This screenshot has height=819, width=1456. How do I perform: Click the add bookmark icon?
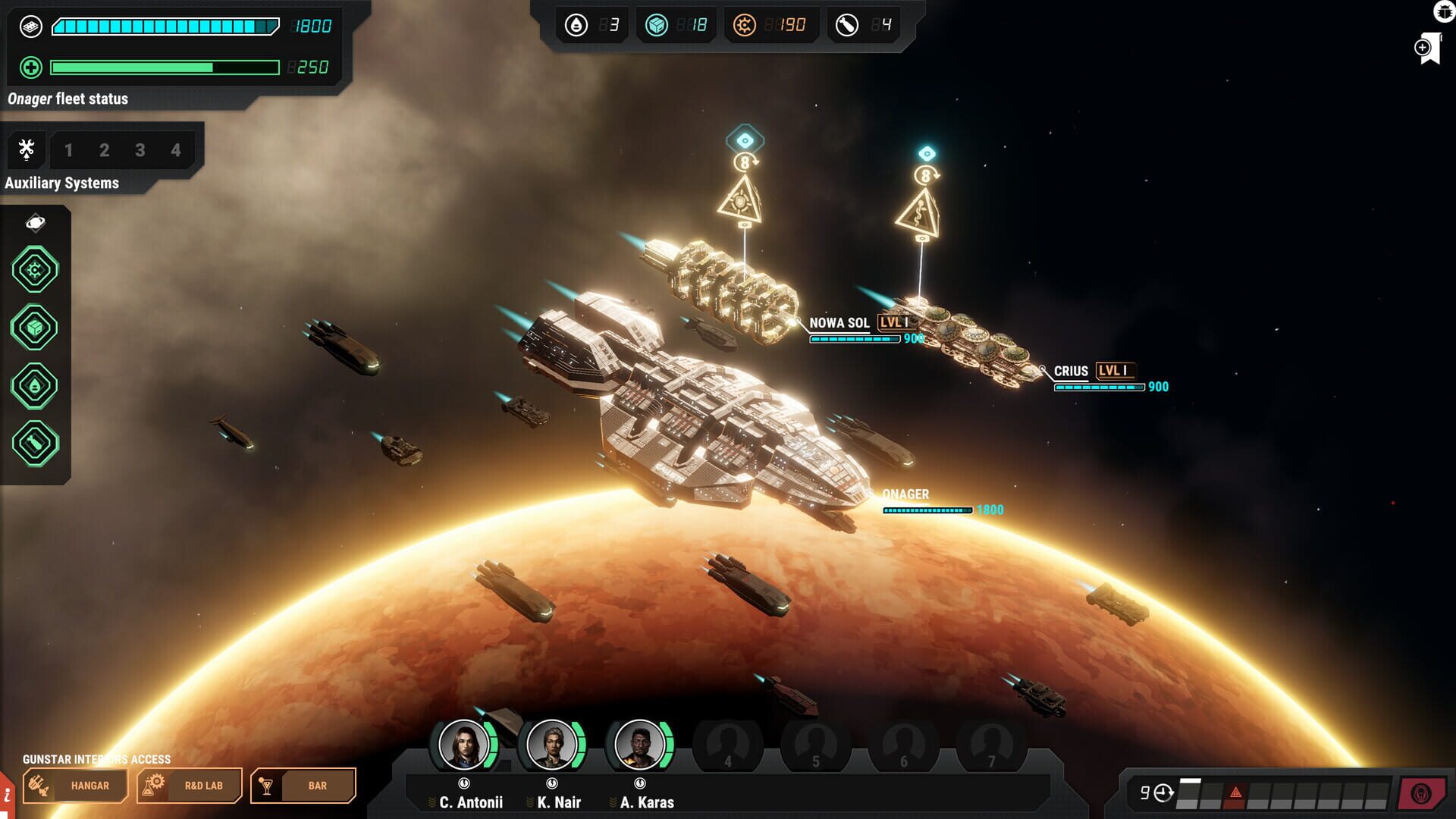pos(1427,49)
